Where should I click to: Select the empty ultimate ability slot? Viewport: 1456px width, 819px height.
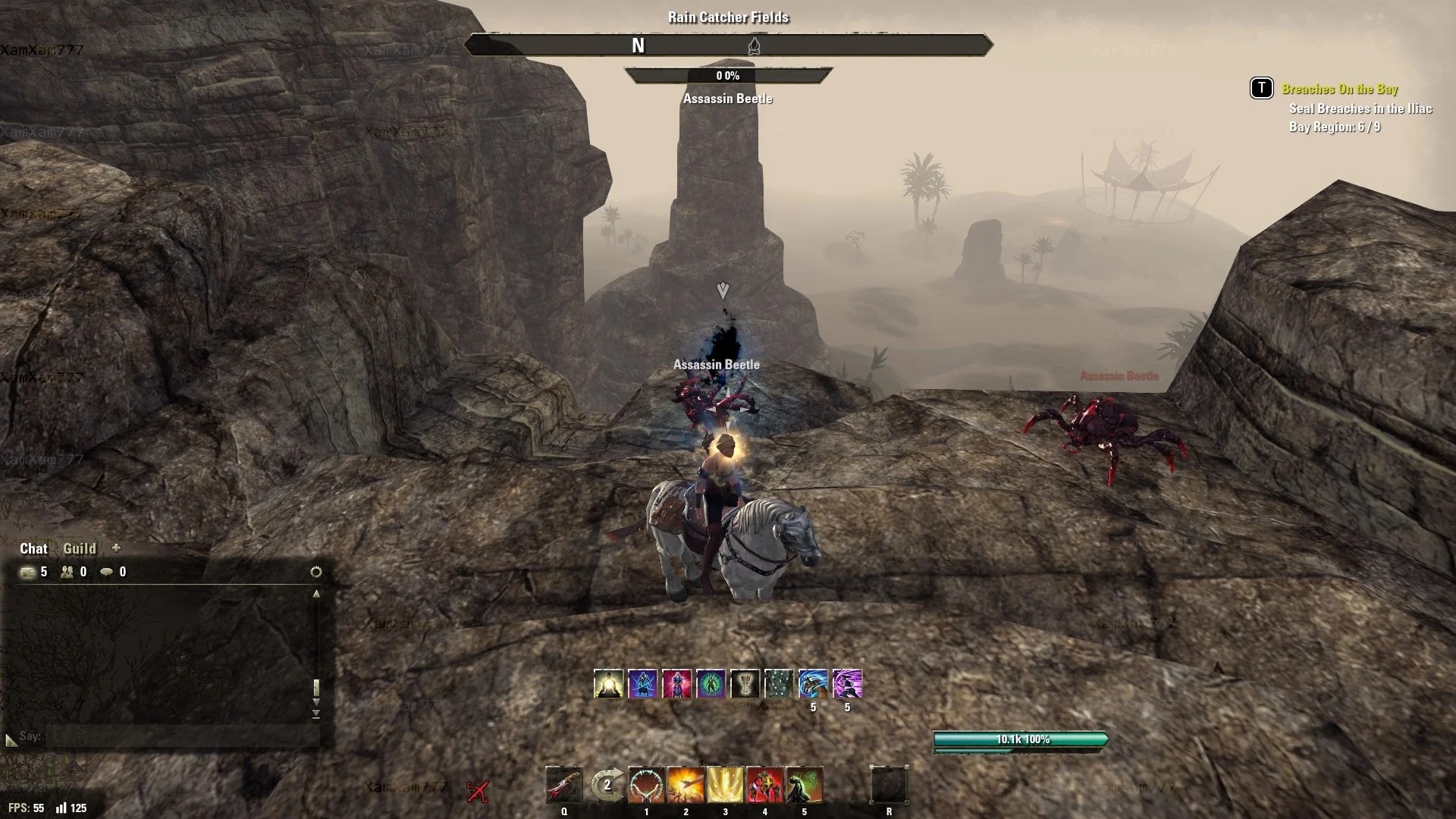[889, 785]
